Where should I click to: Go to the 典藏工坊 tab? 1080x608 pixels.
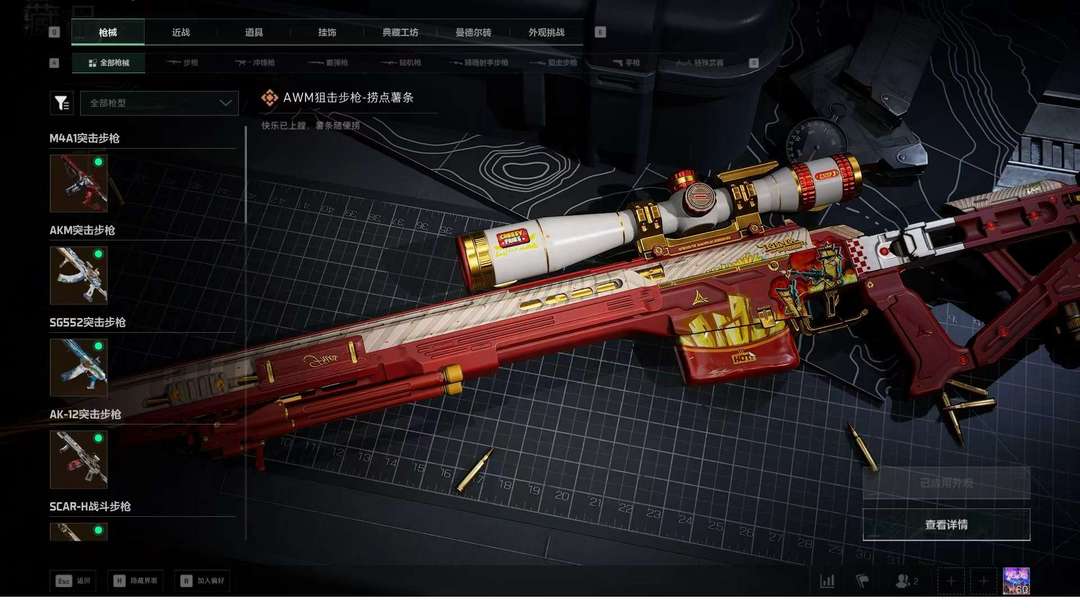400,33
